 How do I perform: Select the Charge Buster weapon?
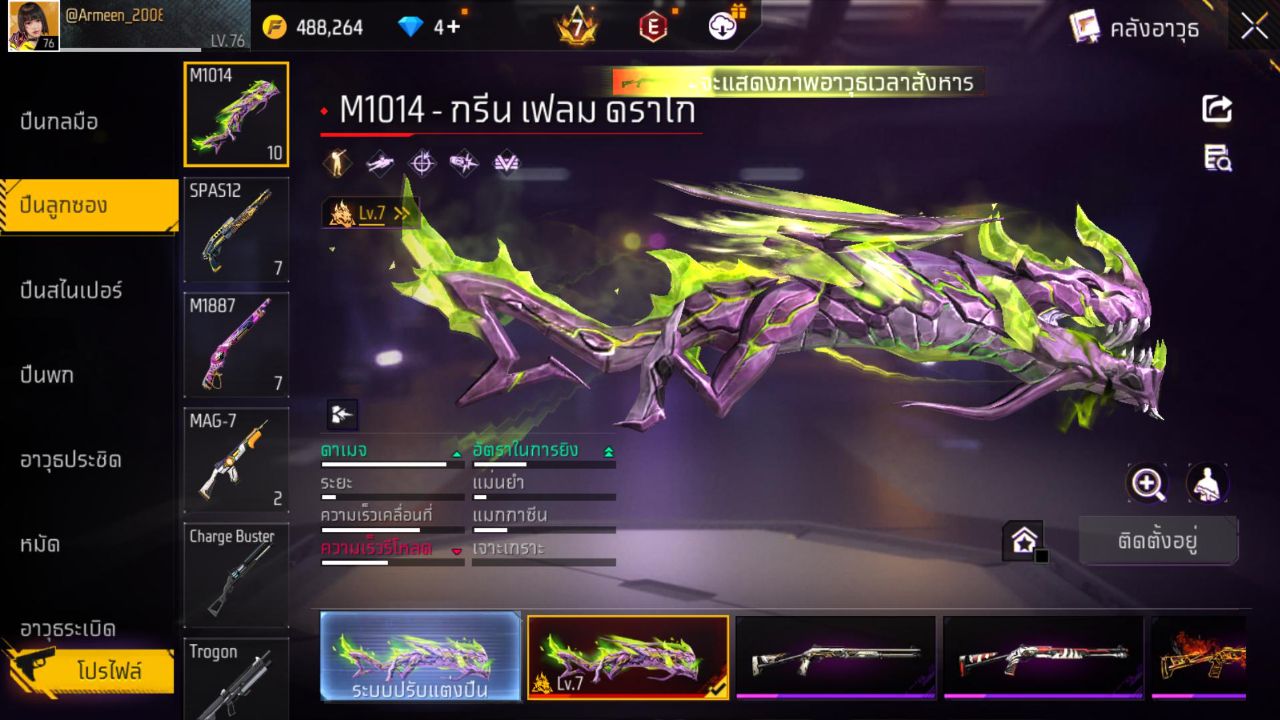pos(236,575)
